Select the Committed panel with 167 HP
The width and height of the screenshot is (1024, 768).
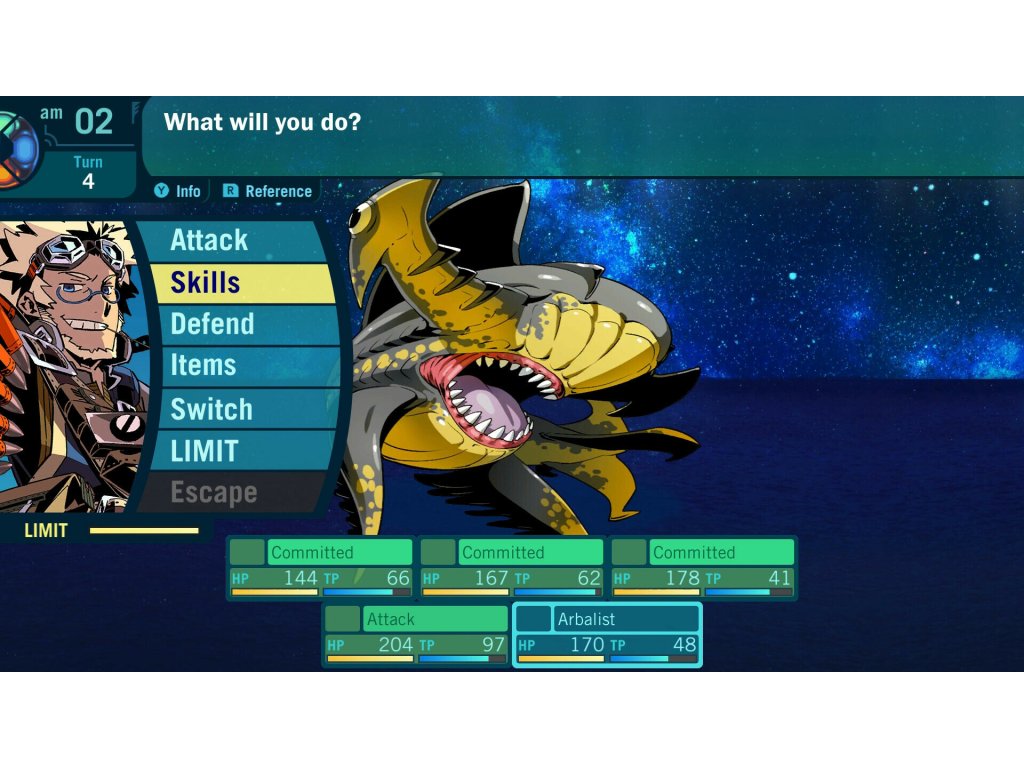512,567
